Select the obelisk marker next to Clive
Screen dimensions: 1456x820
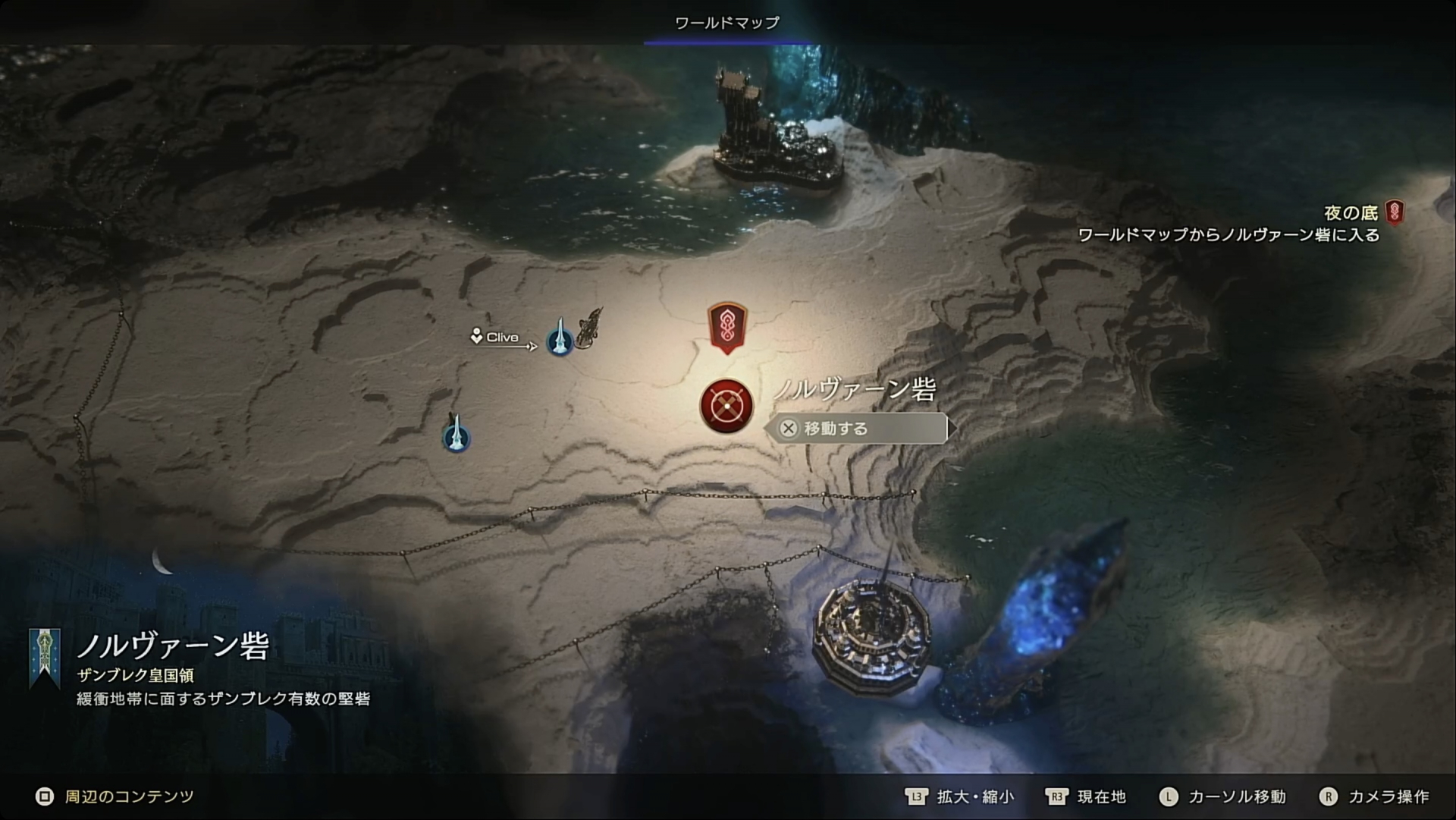[560, 339]
